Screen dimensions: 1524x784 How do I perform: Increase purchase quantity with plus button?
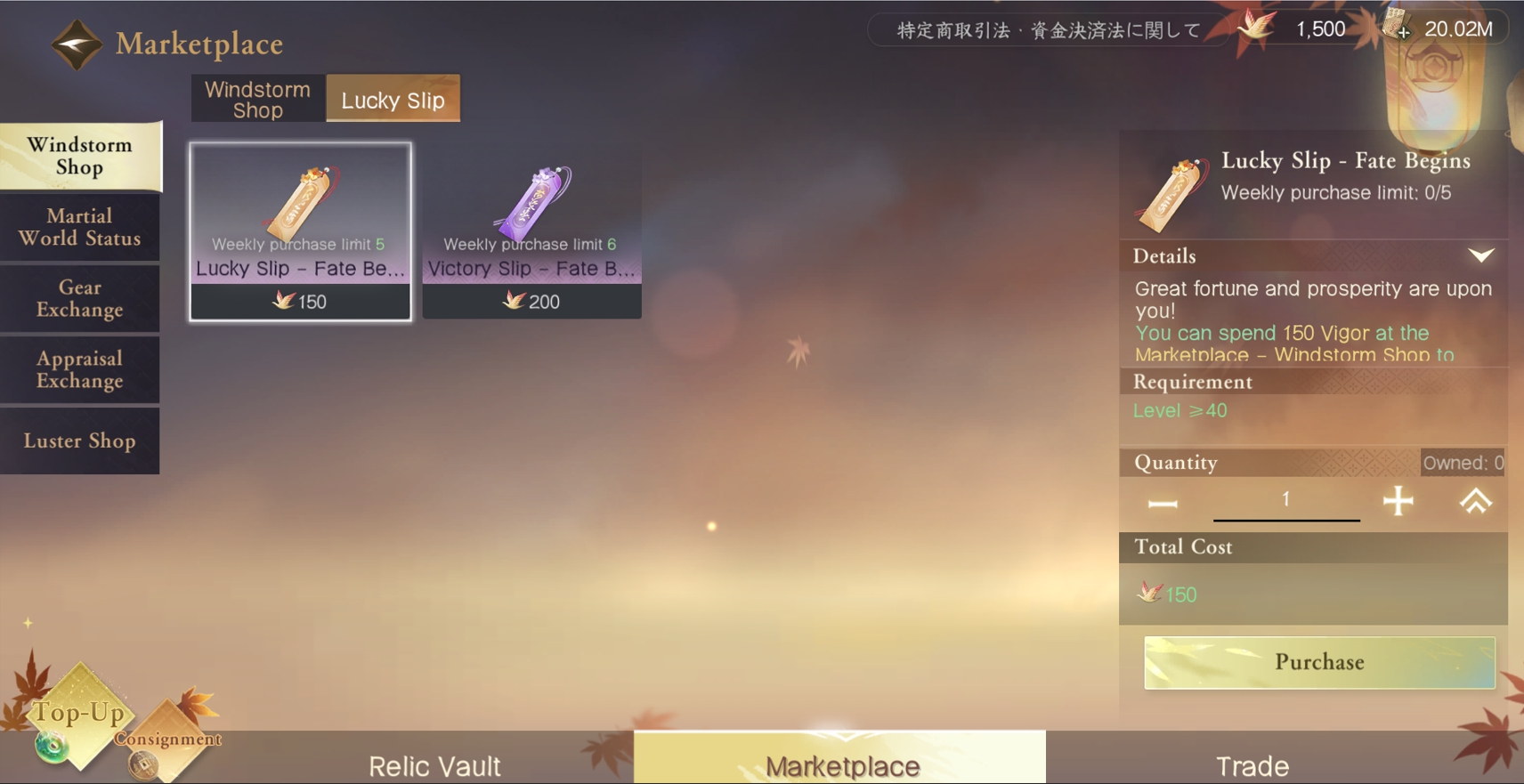[x=1398, y=501]
